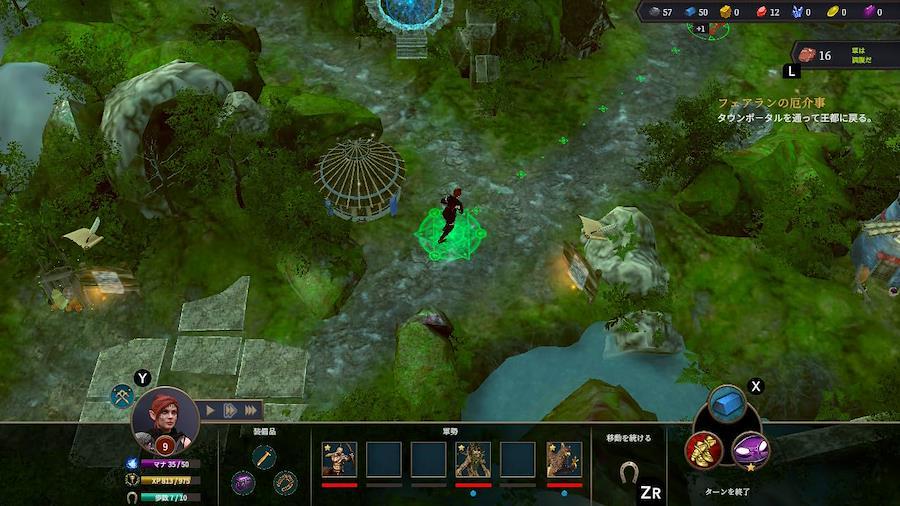This screenshot has height=506, width=900.
Task: Select the griffin unit in the army
Action: click(x=564, y=459)
